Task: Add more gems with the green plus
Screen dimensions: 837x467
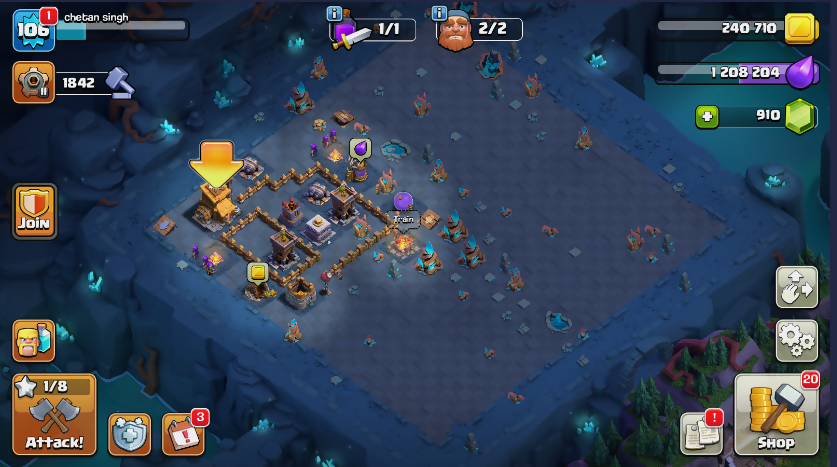Action: [x=708, y=116]
